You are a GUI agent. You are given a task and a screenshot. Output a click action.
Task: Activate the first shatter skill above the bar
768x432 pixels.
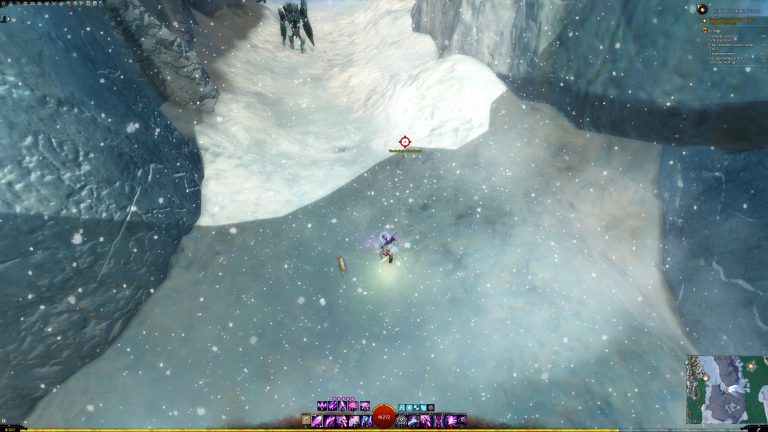tap(321, 407)
